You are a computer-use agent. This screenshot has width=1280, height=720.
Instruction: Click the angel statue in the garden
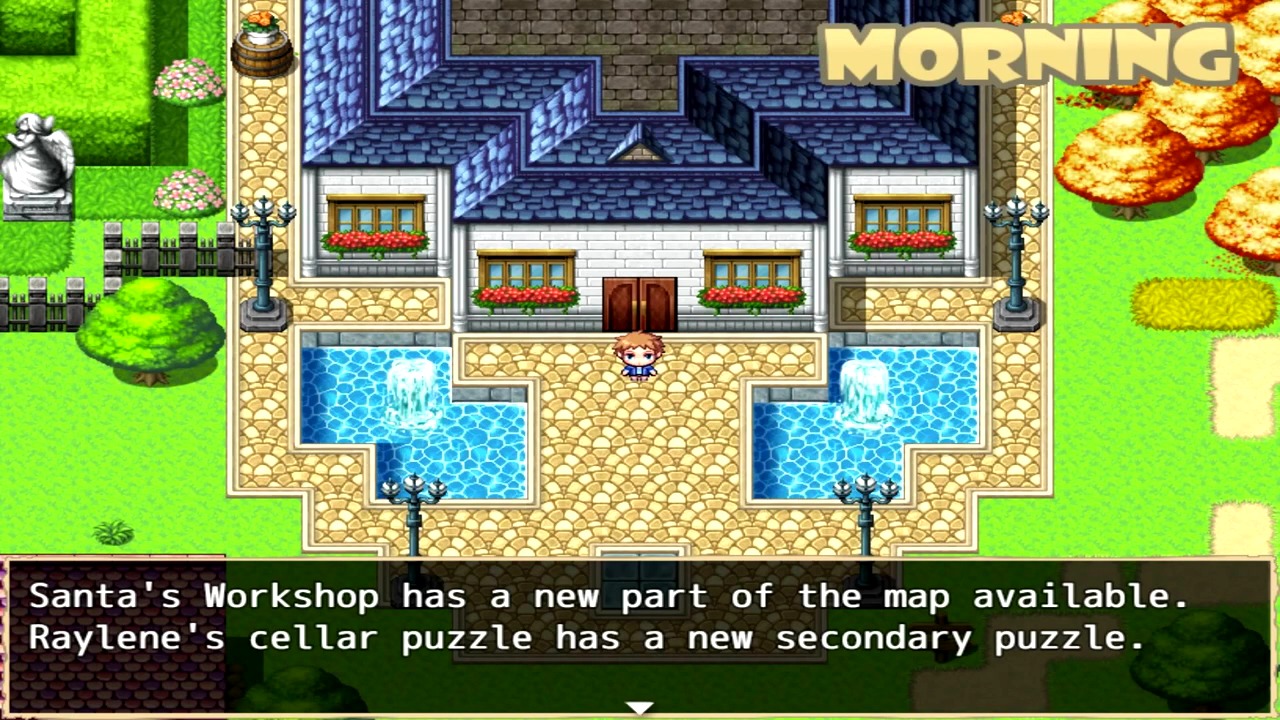click(x=35, y=160)
